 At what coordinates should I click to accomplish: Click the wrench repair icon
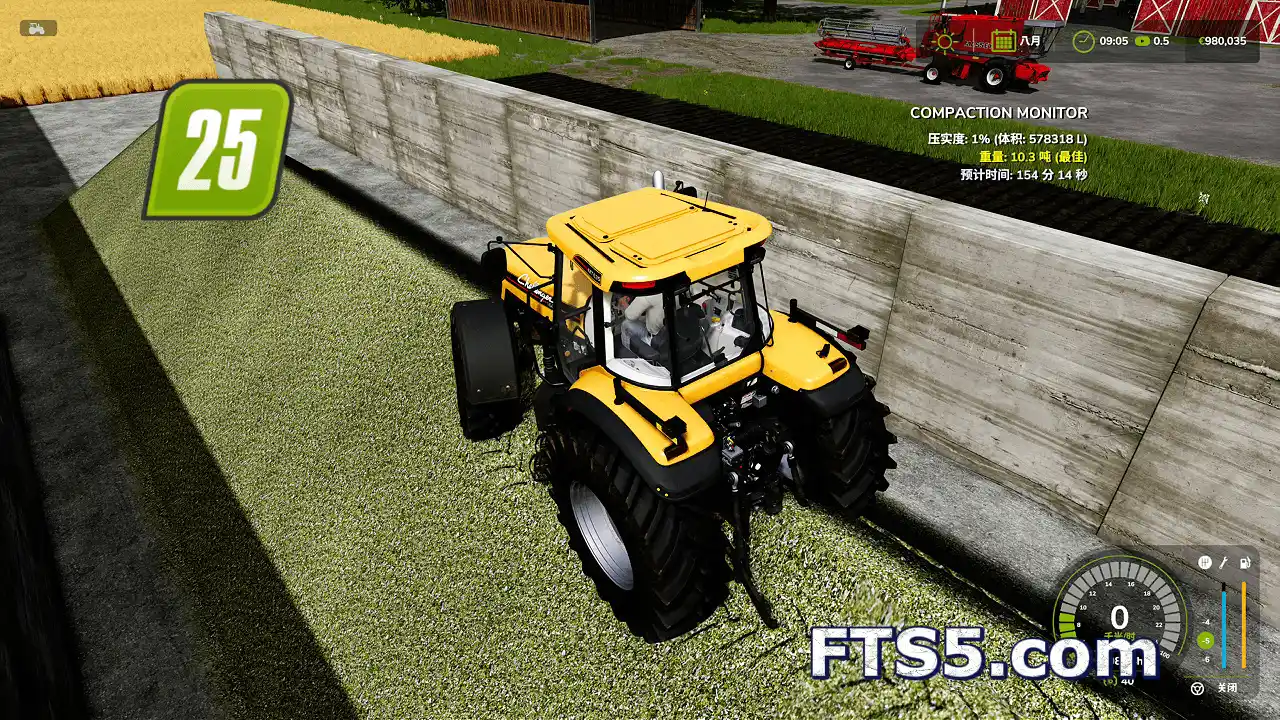1225,561
